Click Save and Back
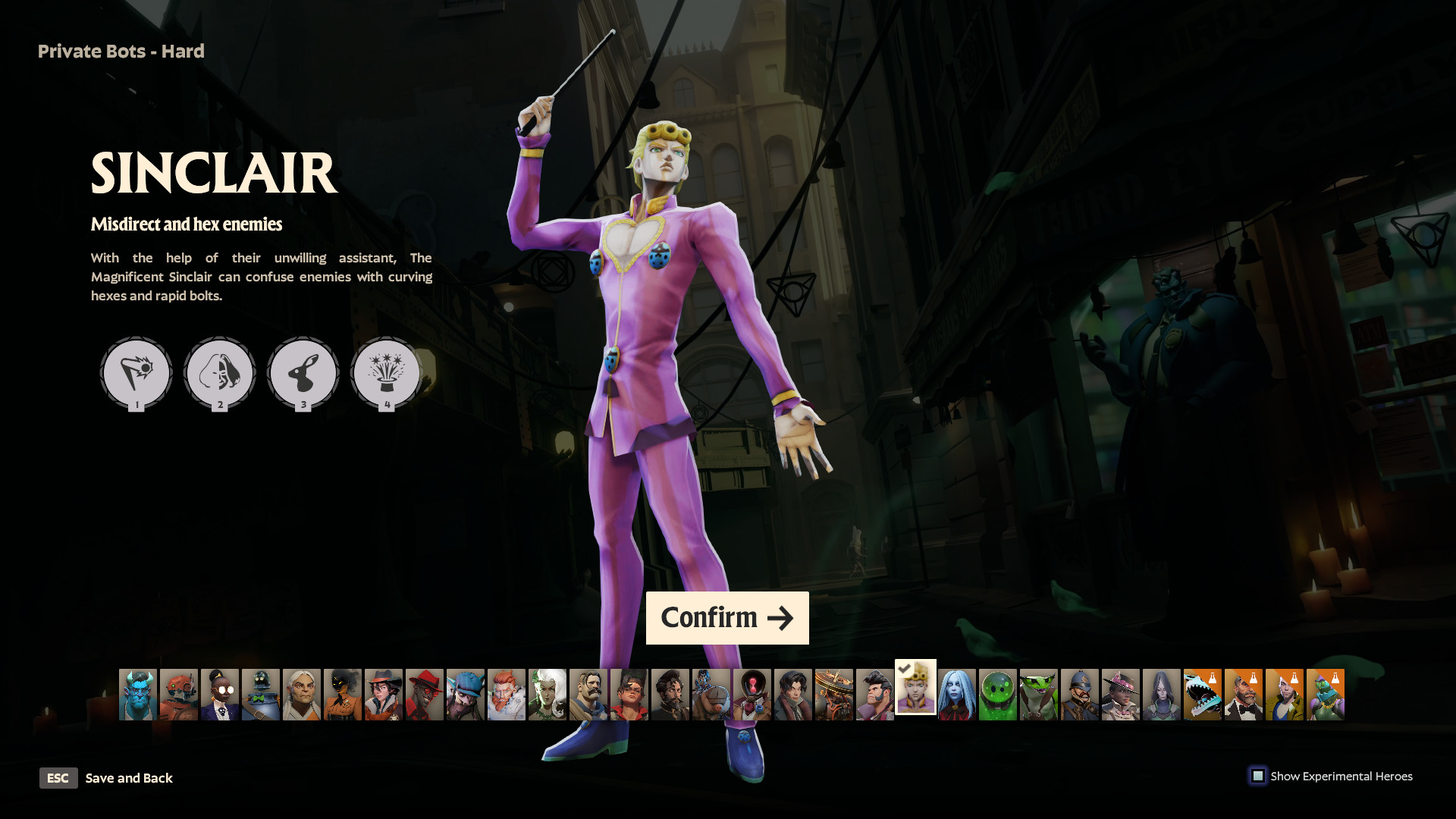The width and height of the screenshot is (1456, 819). 128,778
